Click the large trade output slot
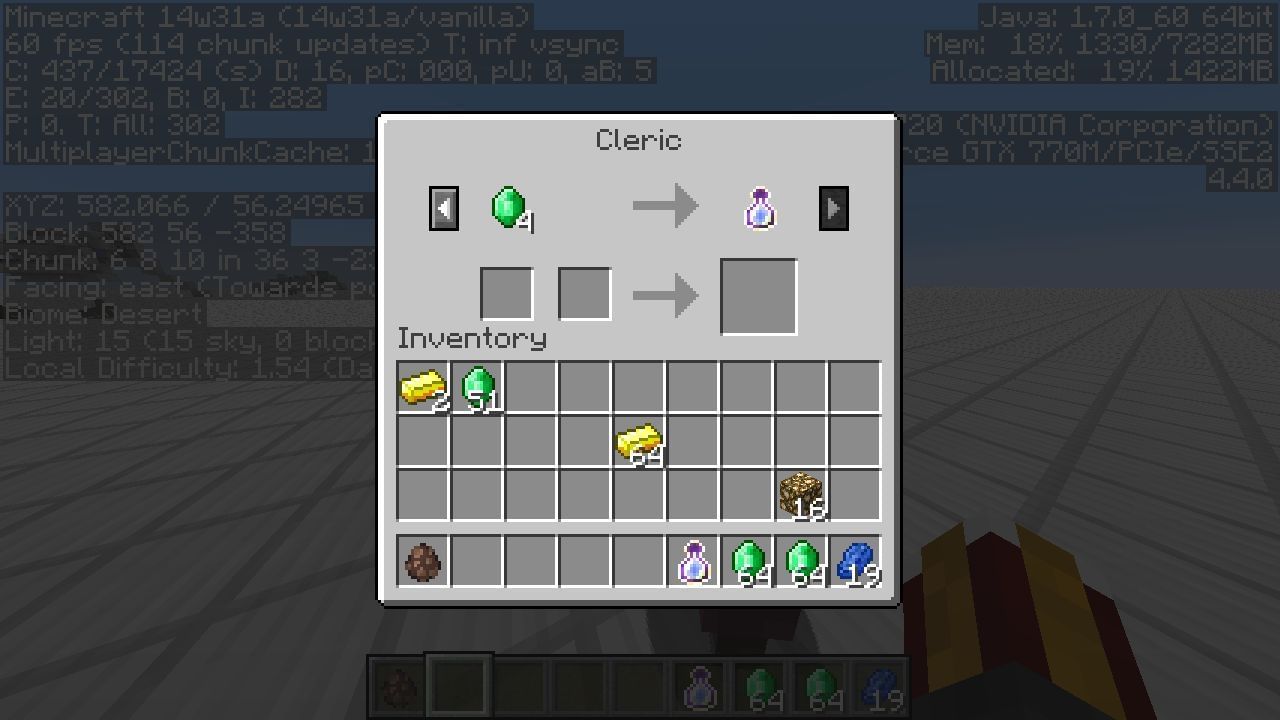Screen dimensions: 1280x720 tap(757, 295)
